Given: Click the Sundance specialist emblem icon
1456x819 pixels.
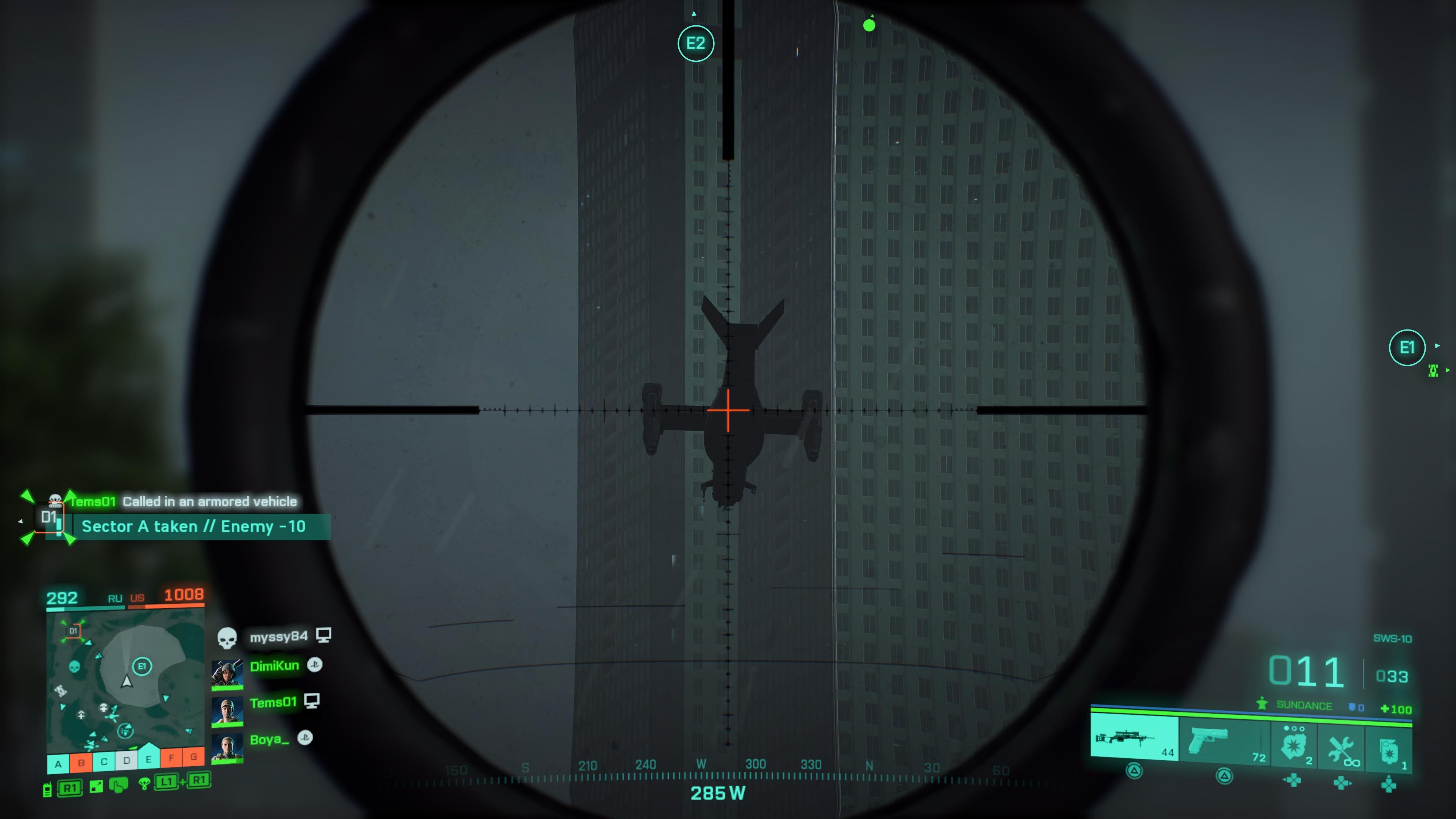Looking at the screenshot, I should click(1262, 704).
